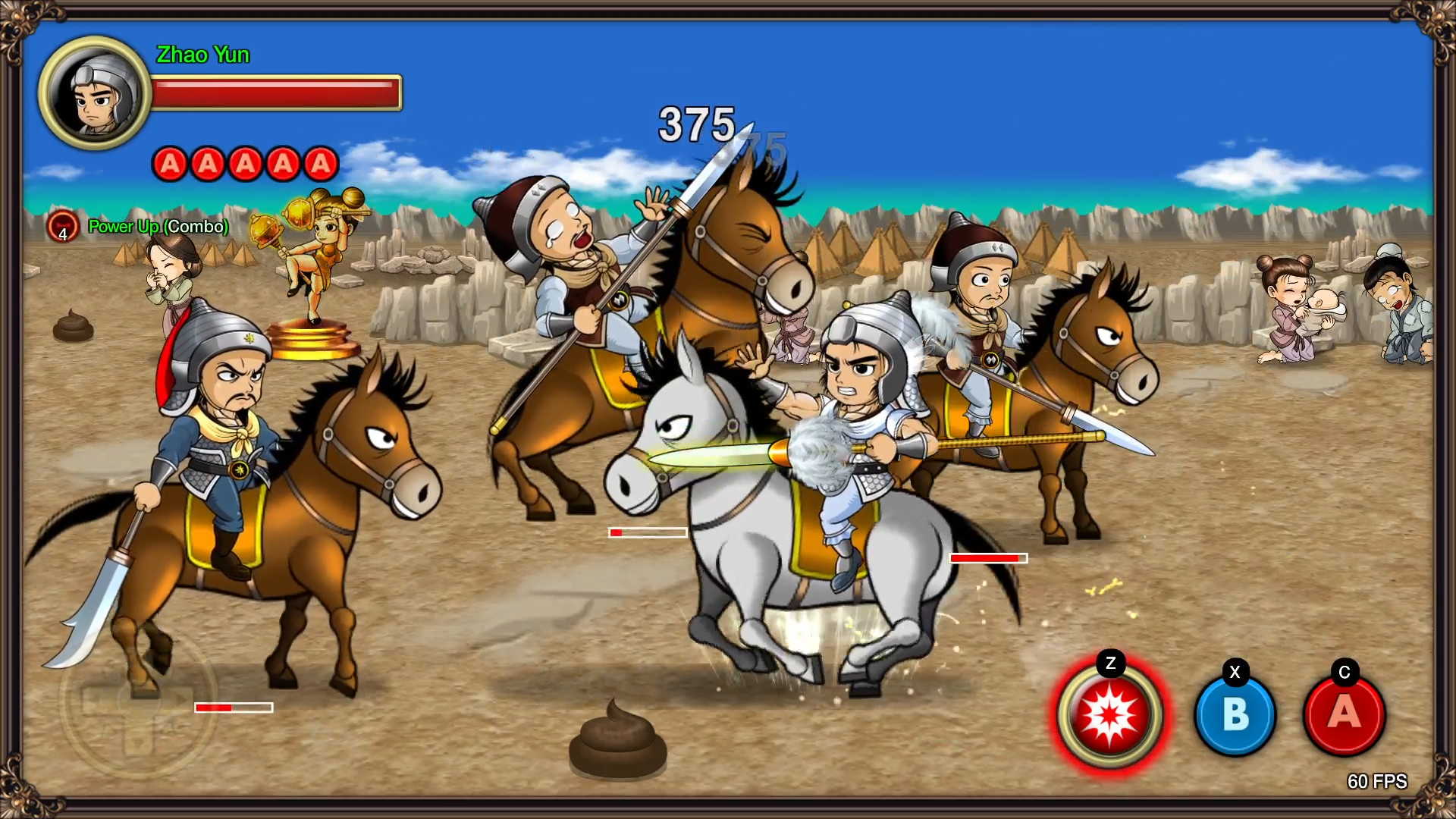This screenshot has width=1456, height=819.
Task: Select the first A combo skill icon
Action: (x=170, y=162)
